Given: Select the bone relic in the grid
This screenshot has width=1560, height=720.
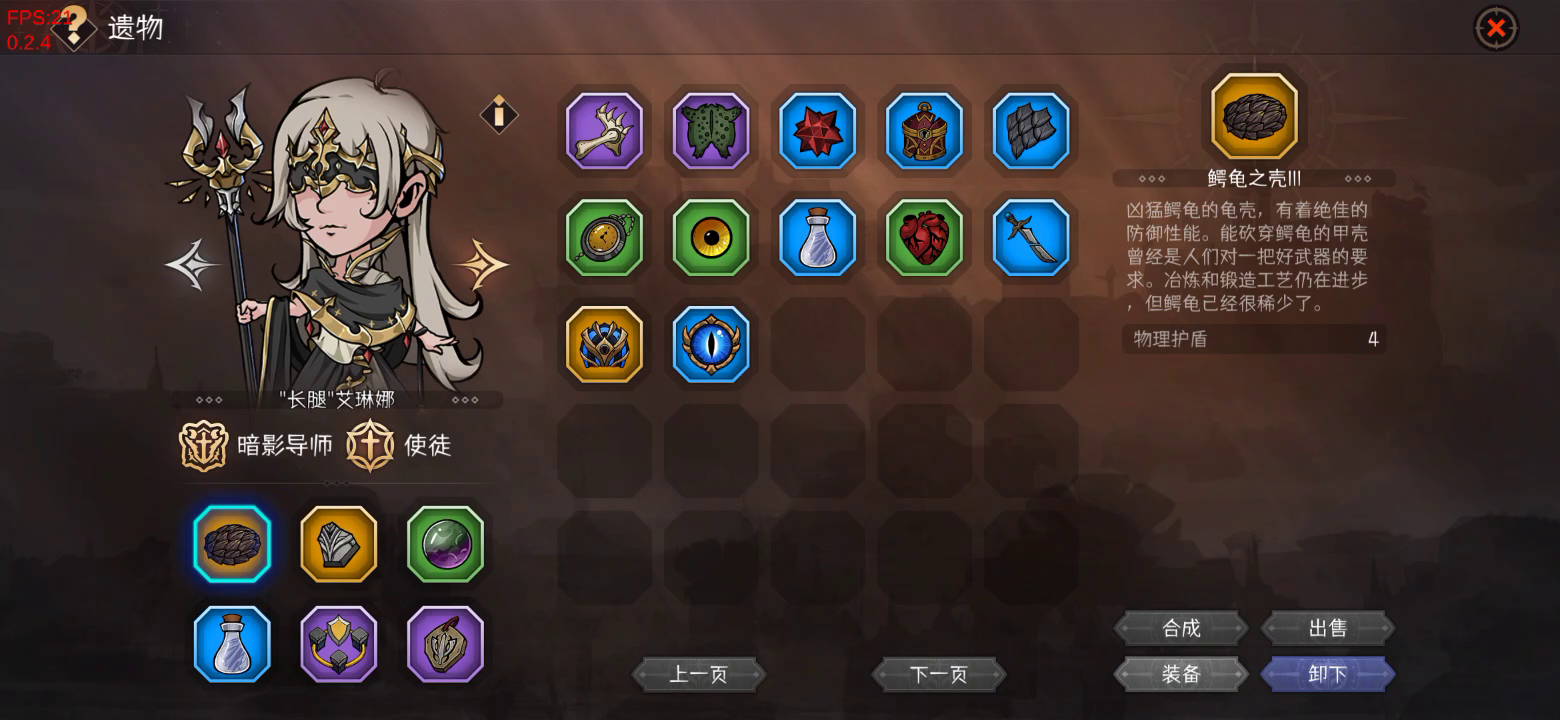Looking at the screenshot, I should 604,131.
